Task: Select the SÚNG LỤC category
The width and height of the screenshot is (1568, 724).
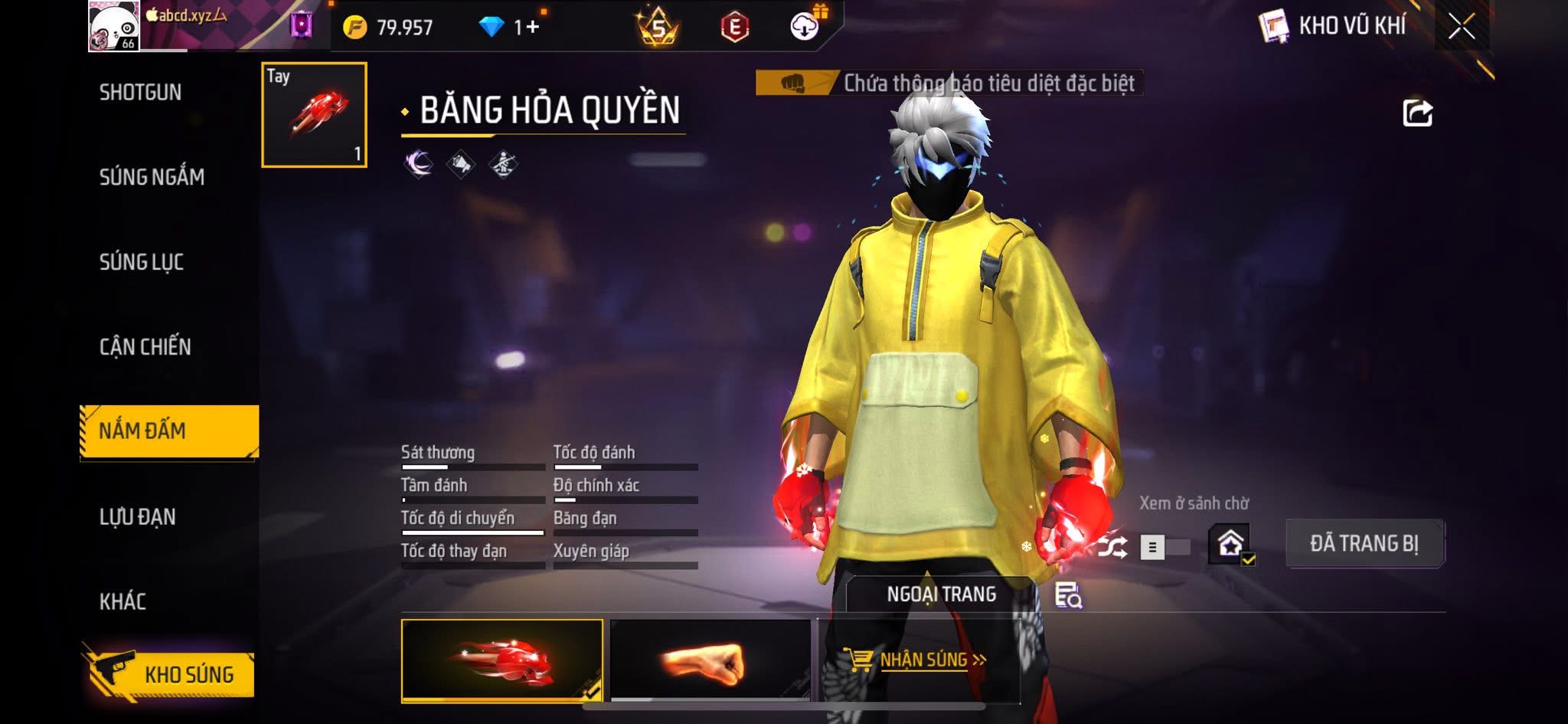Action: (142, 262)
